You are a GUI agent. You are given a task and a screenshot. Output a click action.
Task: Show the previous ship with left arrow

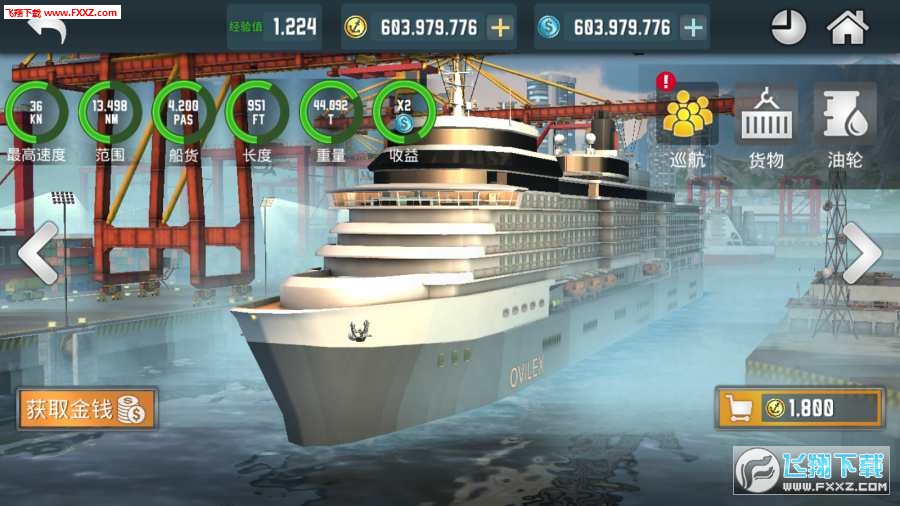[37, 254]
